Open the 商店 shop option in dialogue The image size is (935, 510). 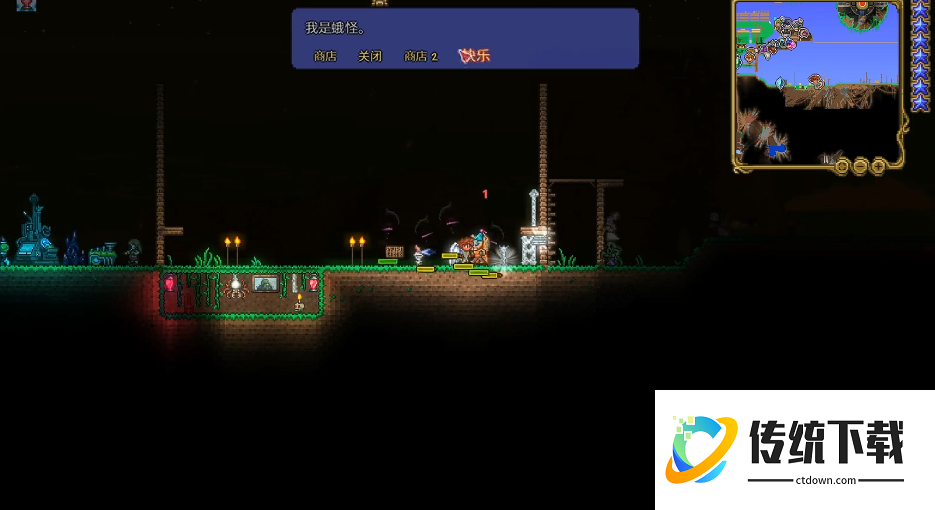click(325, 56)
